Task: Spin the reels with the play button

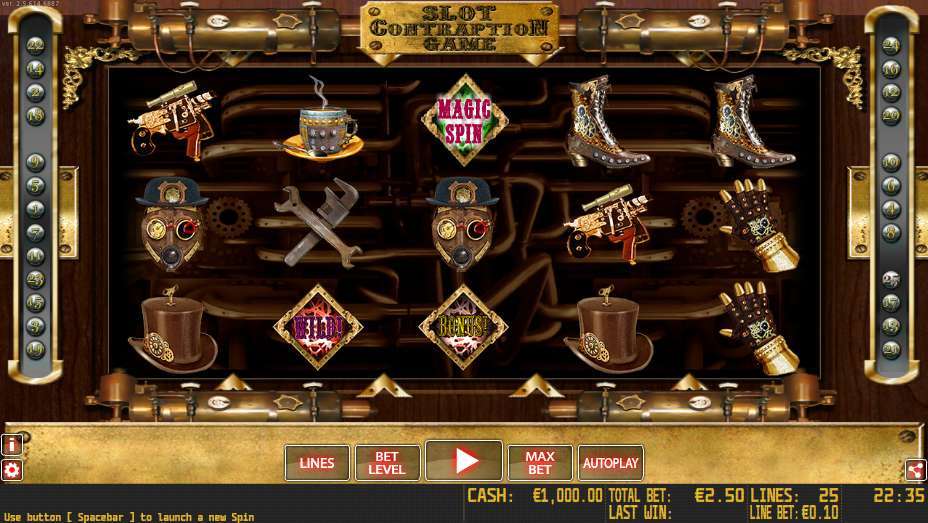Action: click(x=463, y=461)
